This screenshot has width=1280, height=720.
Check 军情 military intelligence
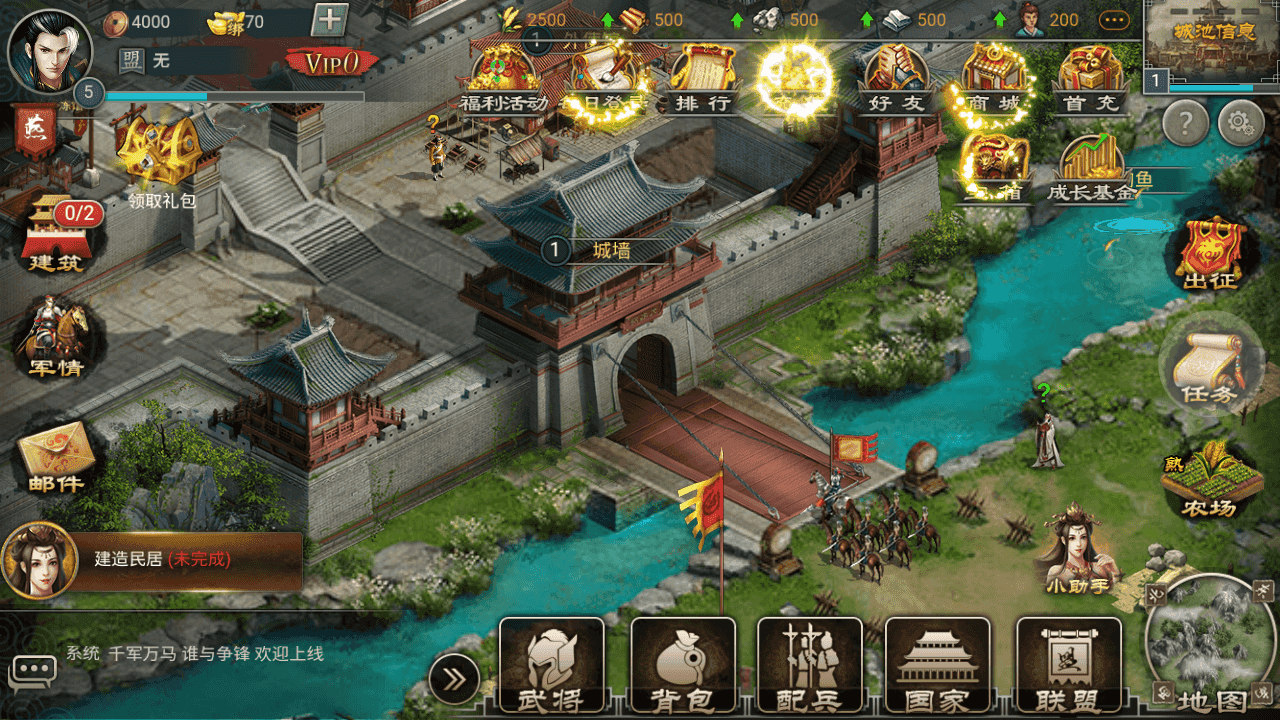click(x=56, y=340)
